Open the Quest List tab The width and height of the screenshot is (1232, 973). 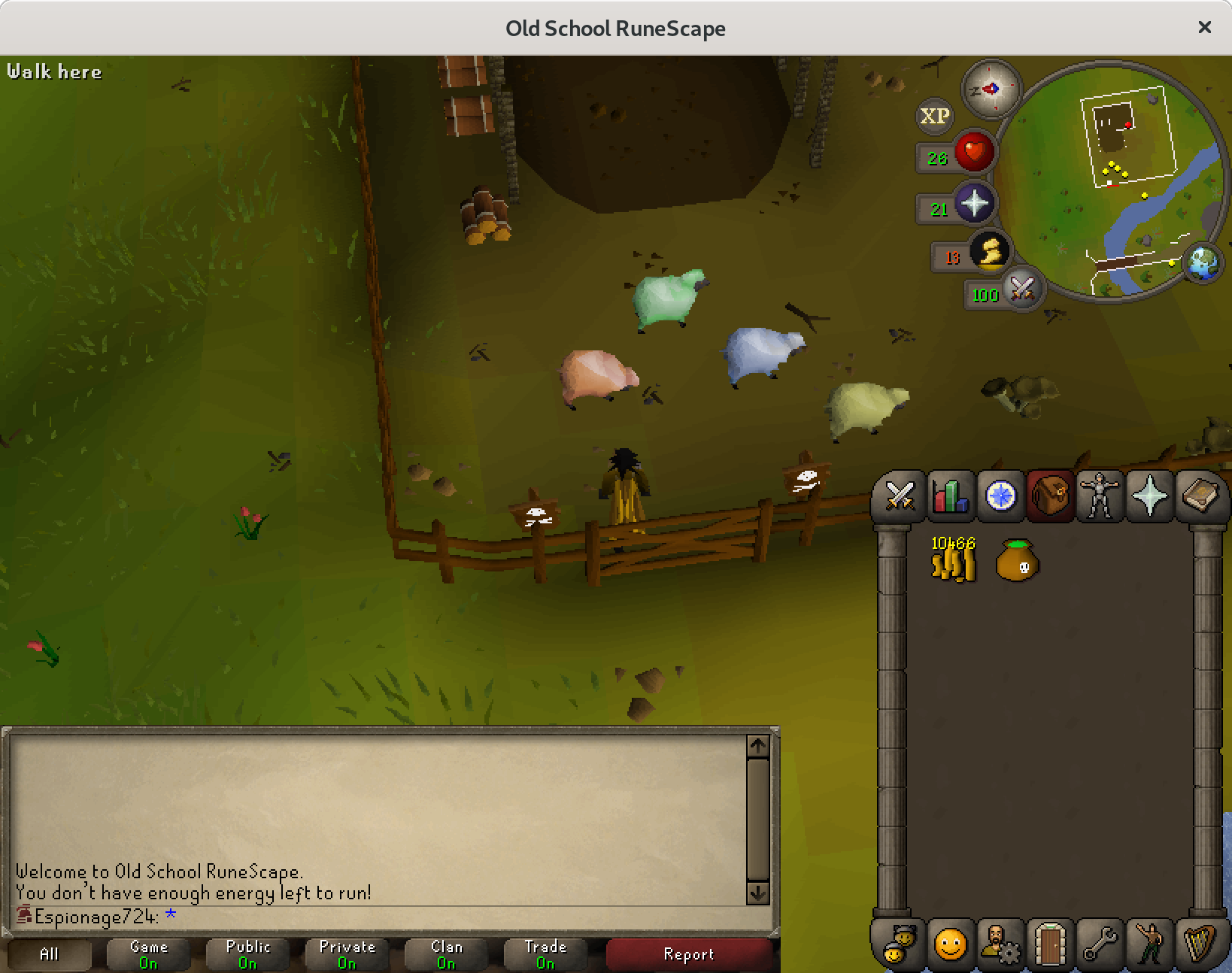click(1000, 496)
